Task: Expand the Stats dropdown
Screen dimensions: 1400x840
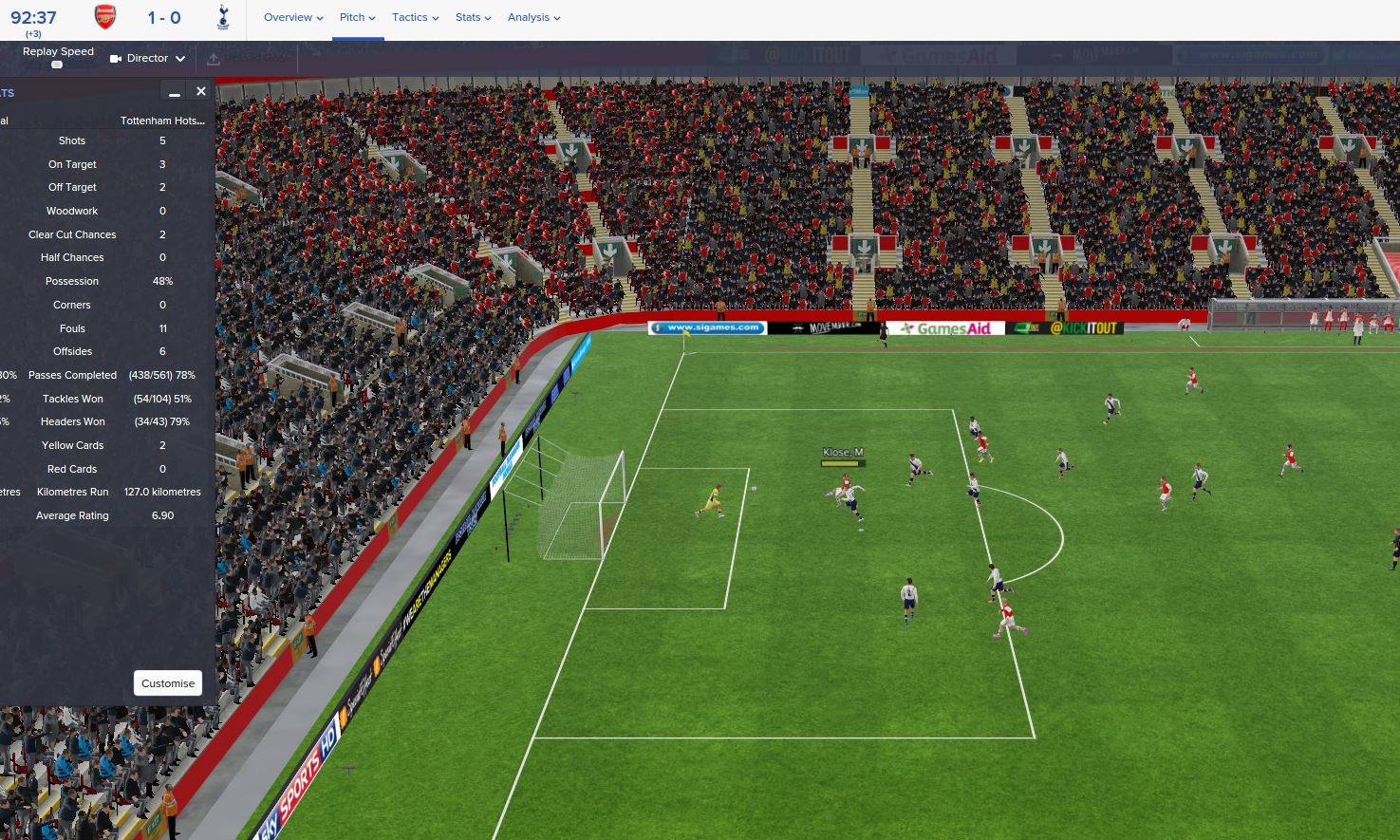Action: pyautogui.click(x=473, y=17)
